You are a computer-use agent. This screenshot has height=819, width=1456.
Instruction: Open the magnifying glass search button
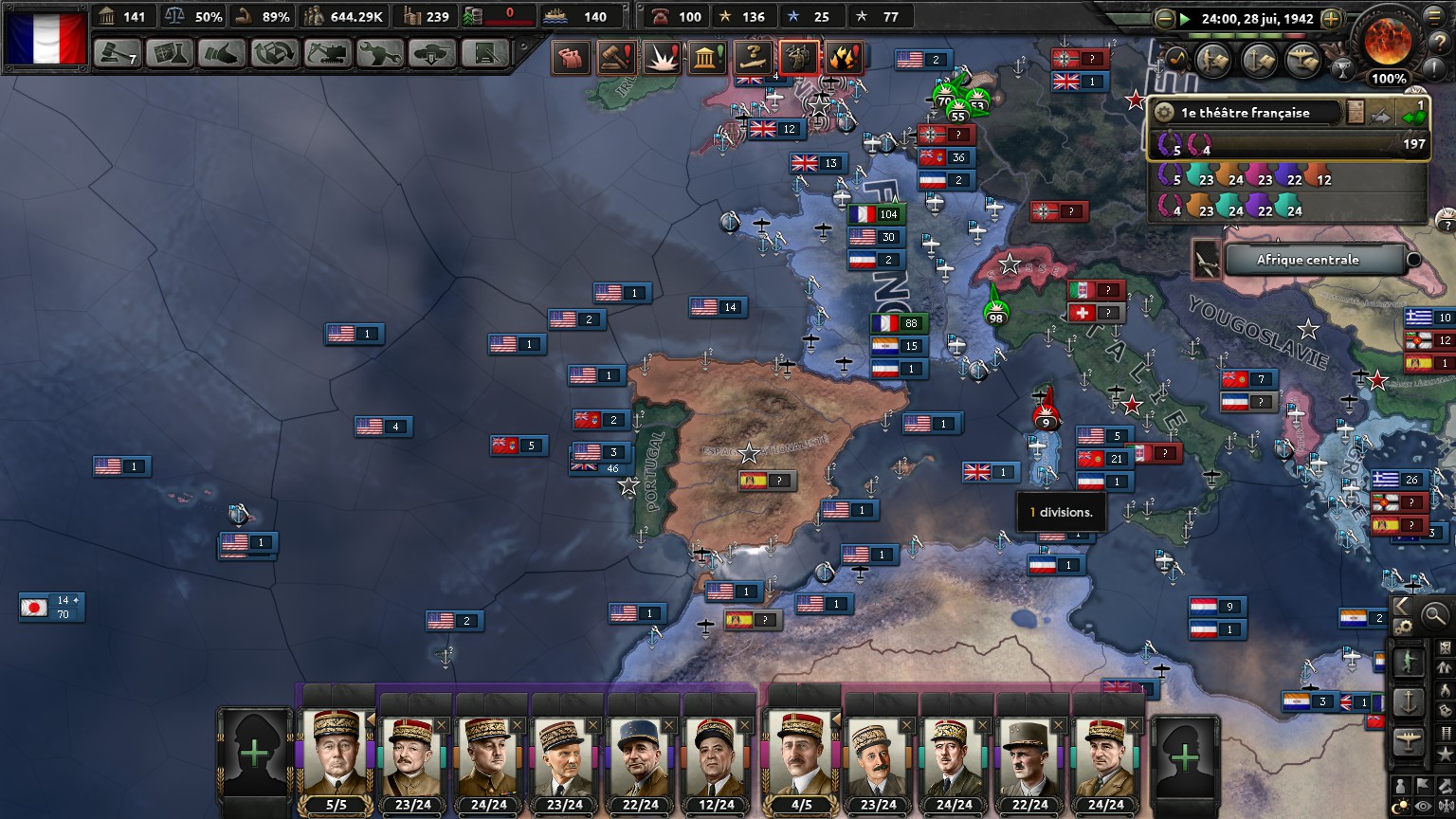(x=1435, y=615)
